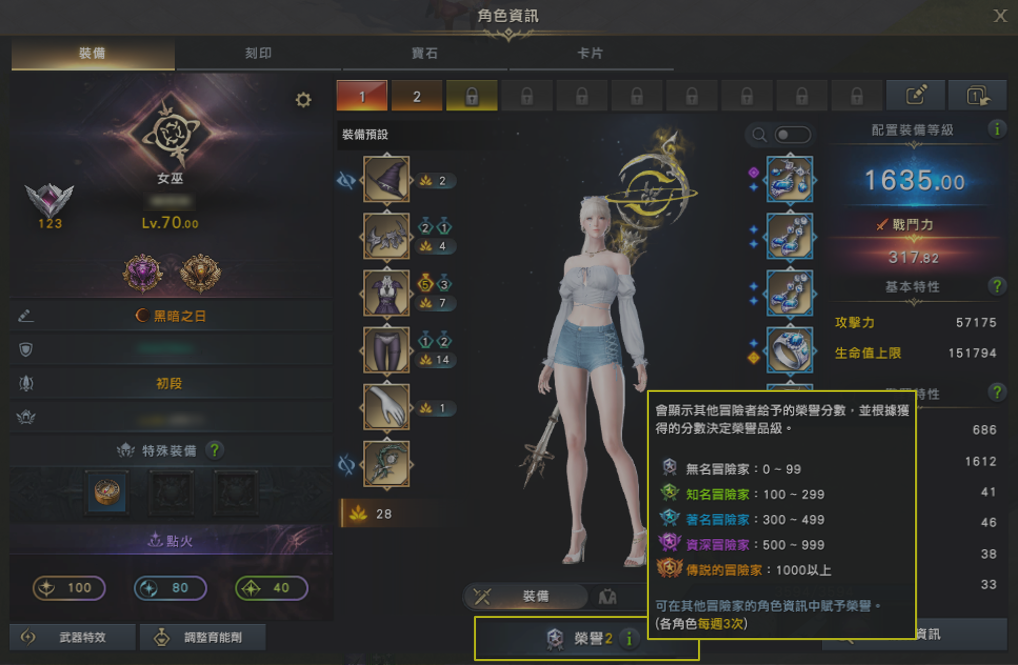Click the 調整育能劑 button
The image size is (1018, 665).
(x=203, y=637)
